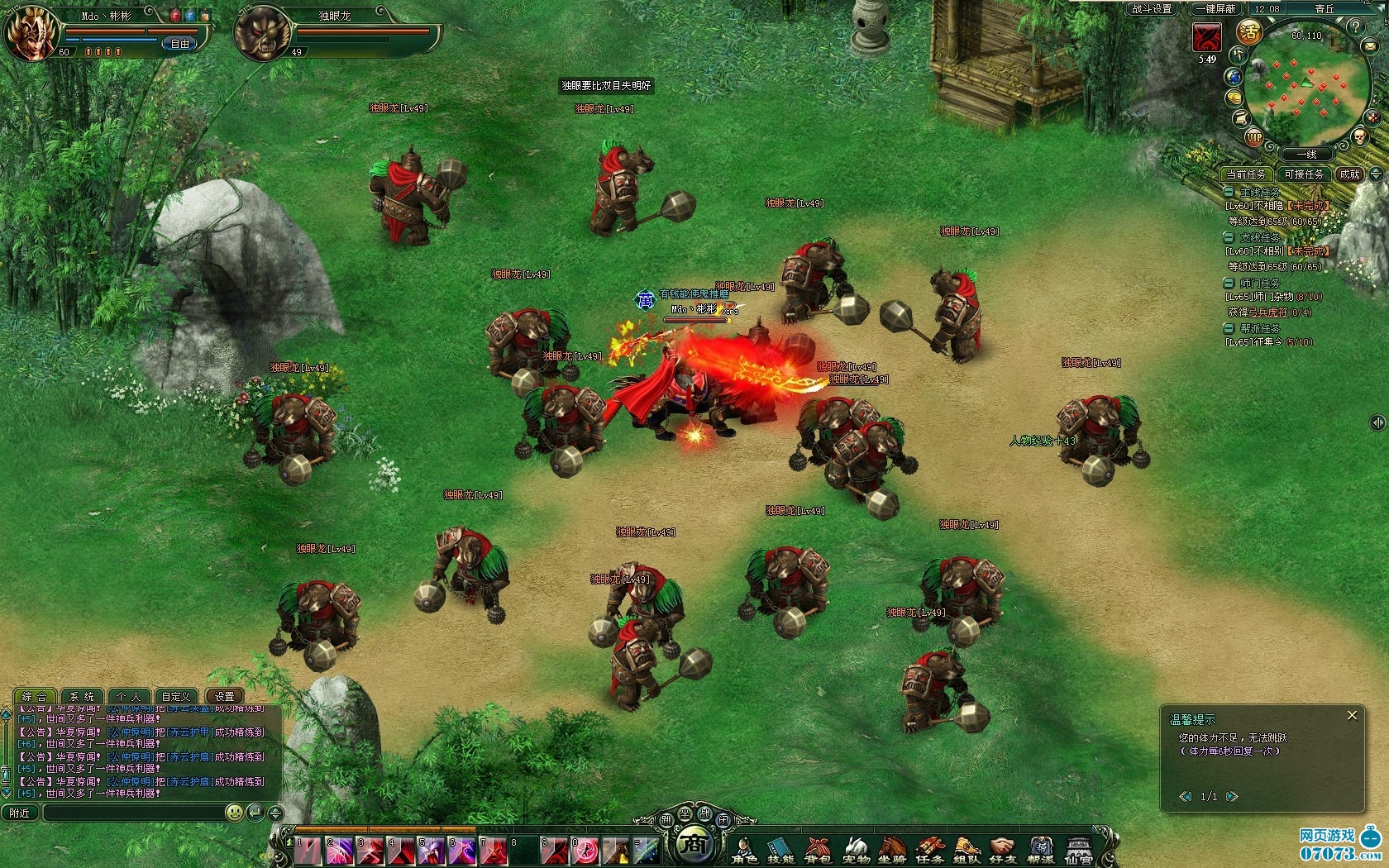Open the 背包 backpack inventory
Image resolution: width=1389 pixels, height=868 pixels.
818,850
